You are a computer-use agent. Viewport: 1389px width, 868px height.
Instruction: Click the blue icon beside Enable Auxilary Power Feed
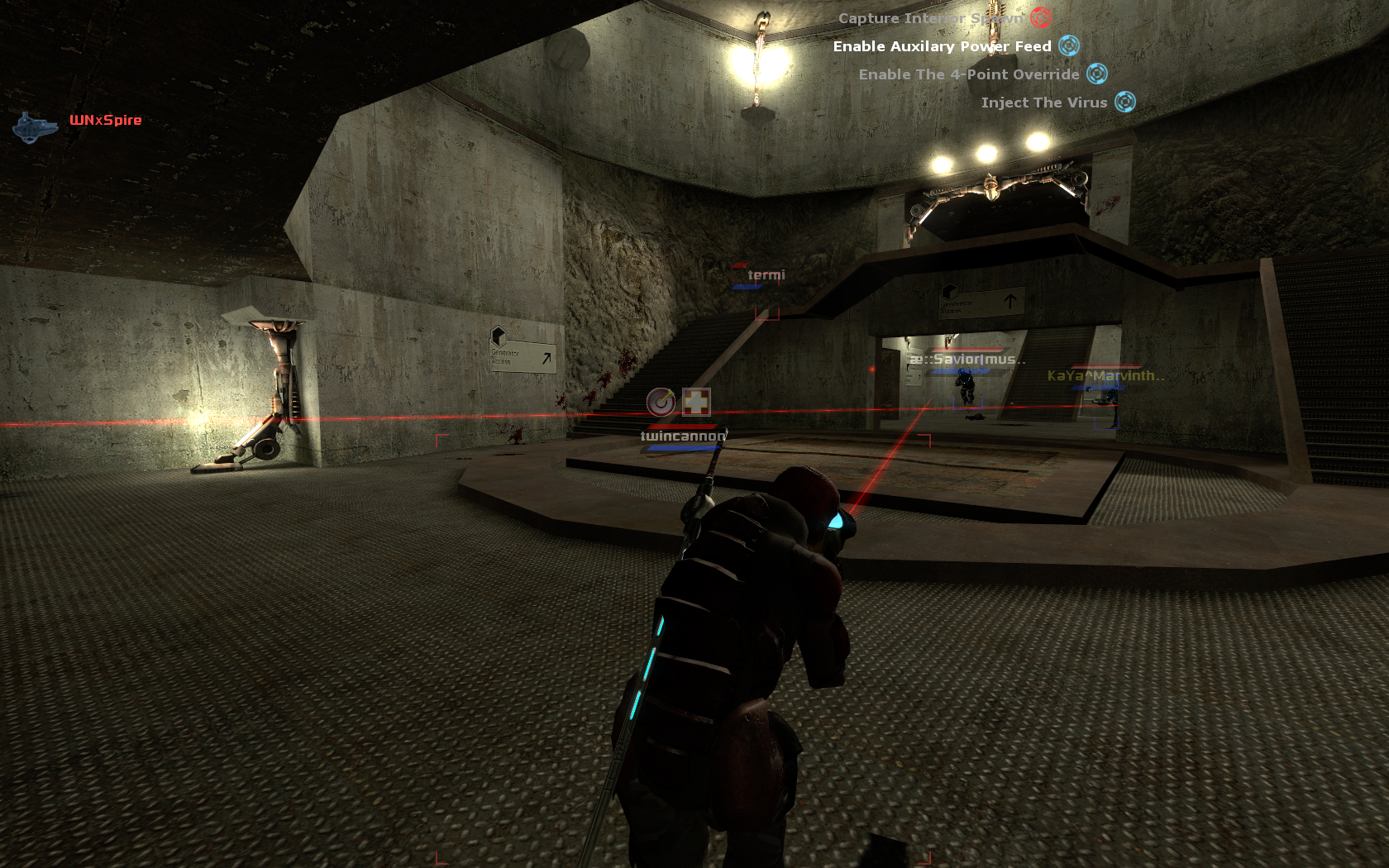(x=1067, y=46)
